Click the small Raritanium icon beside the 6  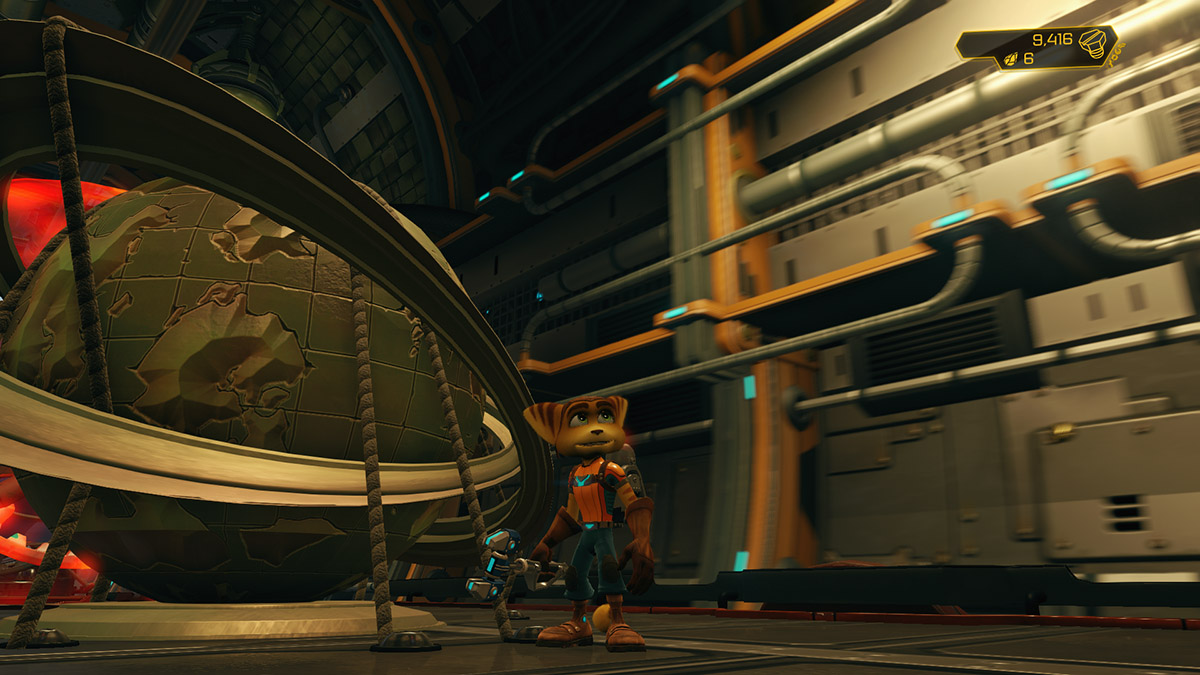tap(1011, 59)
